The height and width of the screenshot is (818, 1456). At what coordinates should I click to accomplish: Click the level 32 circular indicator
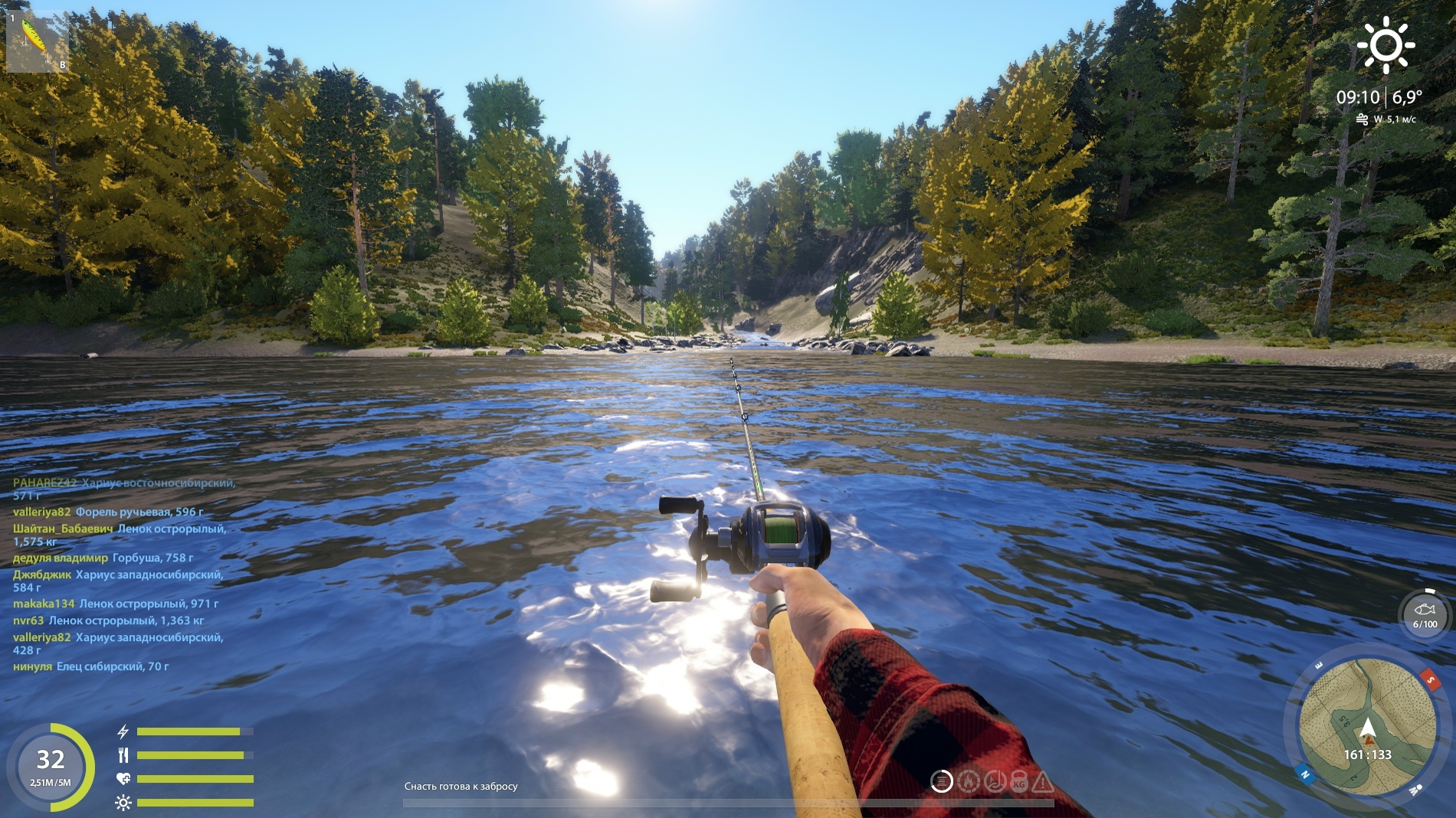(51, 767)
